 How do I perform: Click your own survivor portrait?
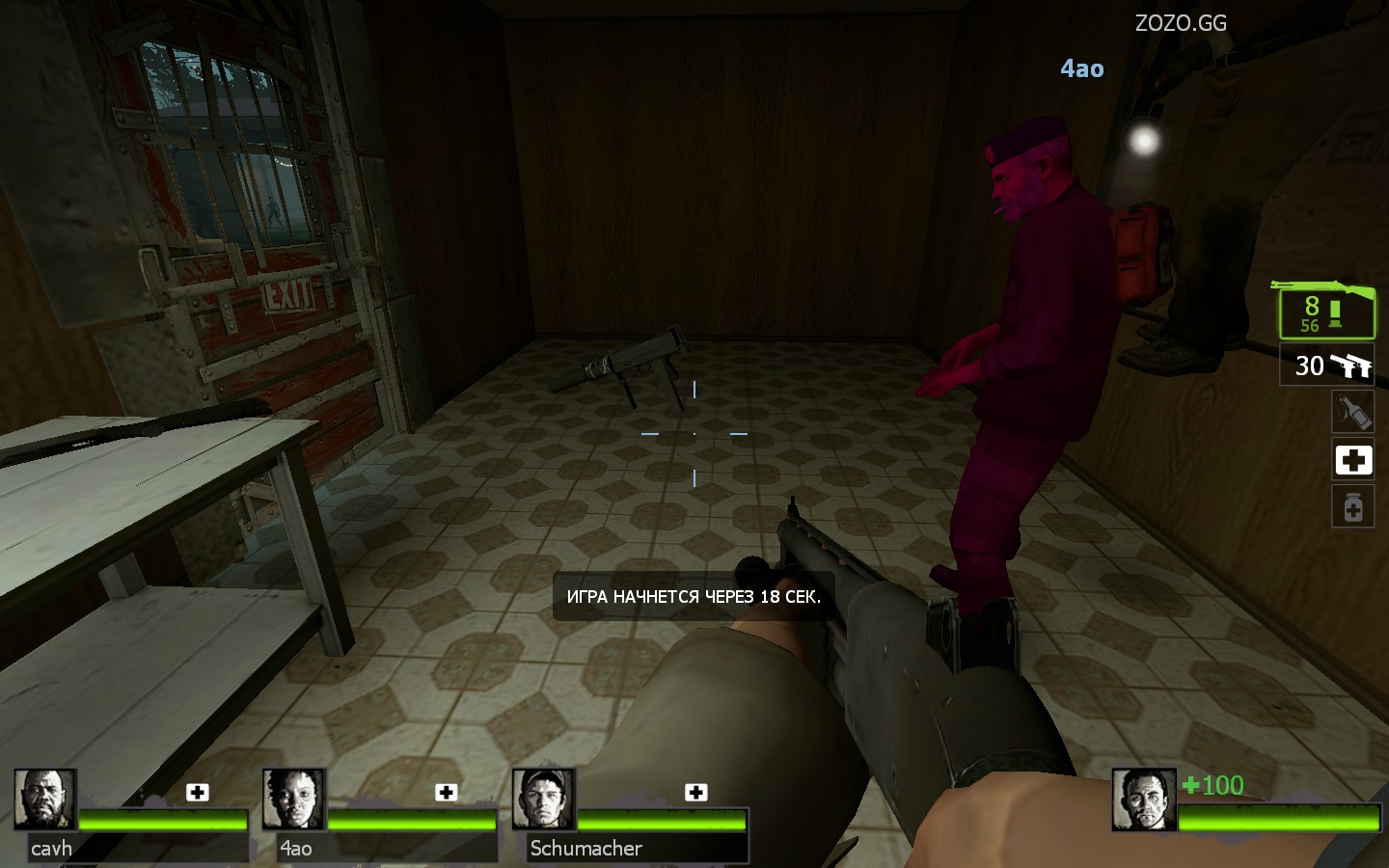click(x=1144, y=800)
